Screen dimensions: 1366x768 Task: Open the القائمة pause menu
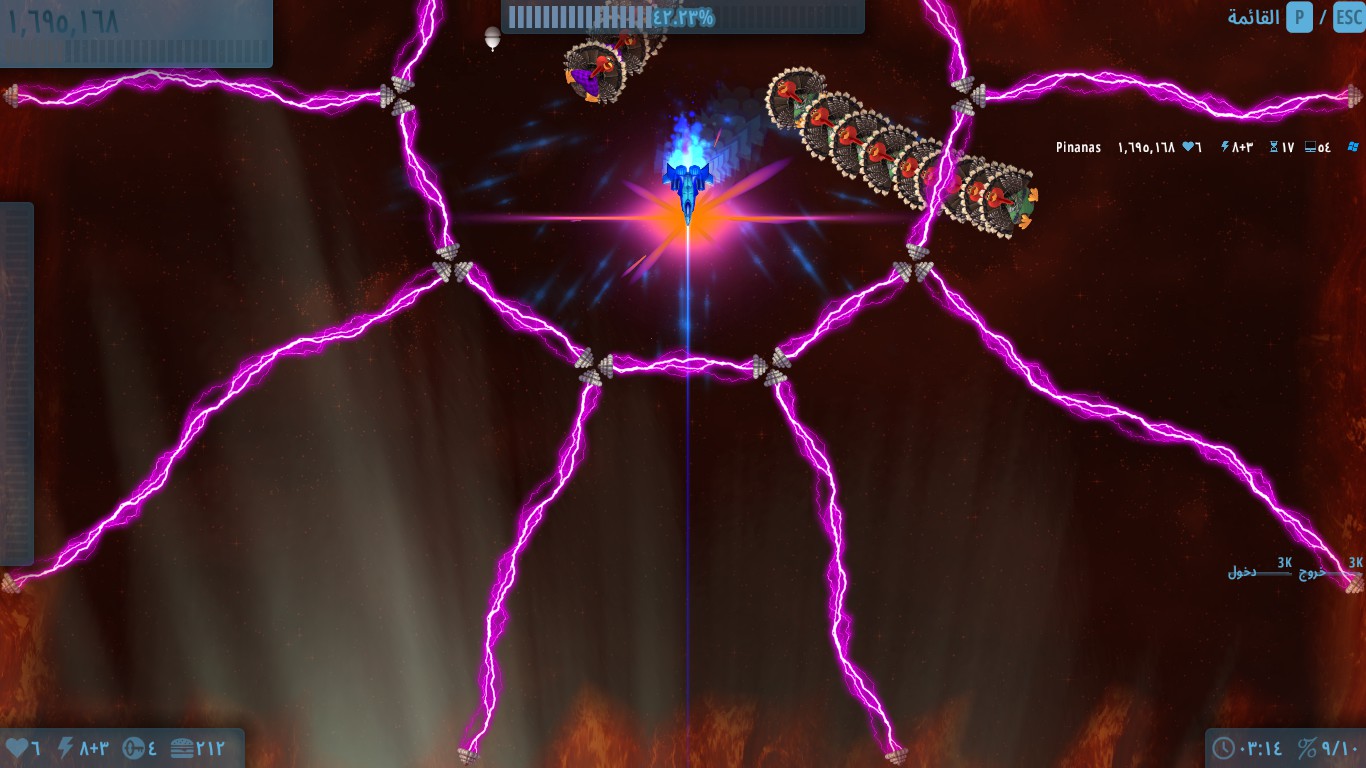[1254, 18]
